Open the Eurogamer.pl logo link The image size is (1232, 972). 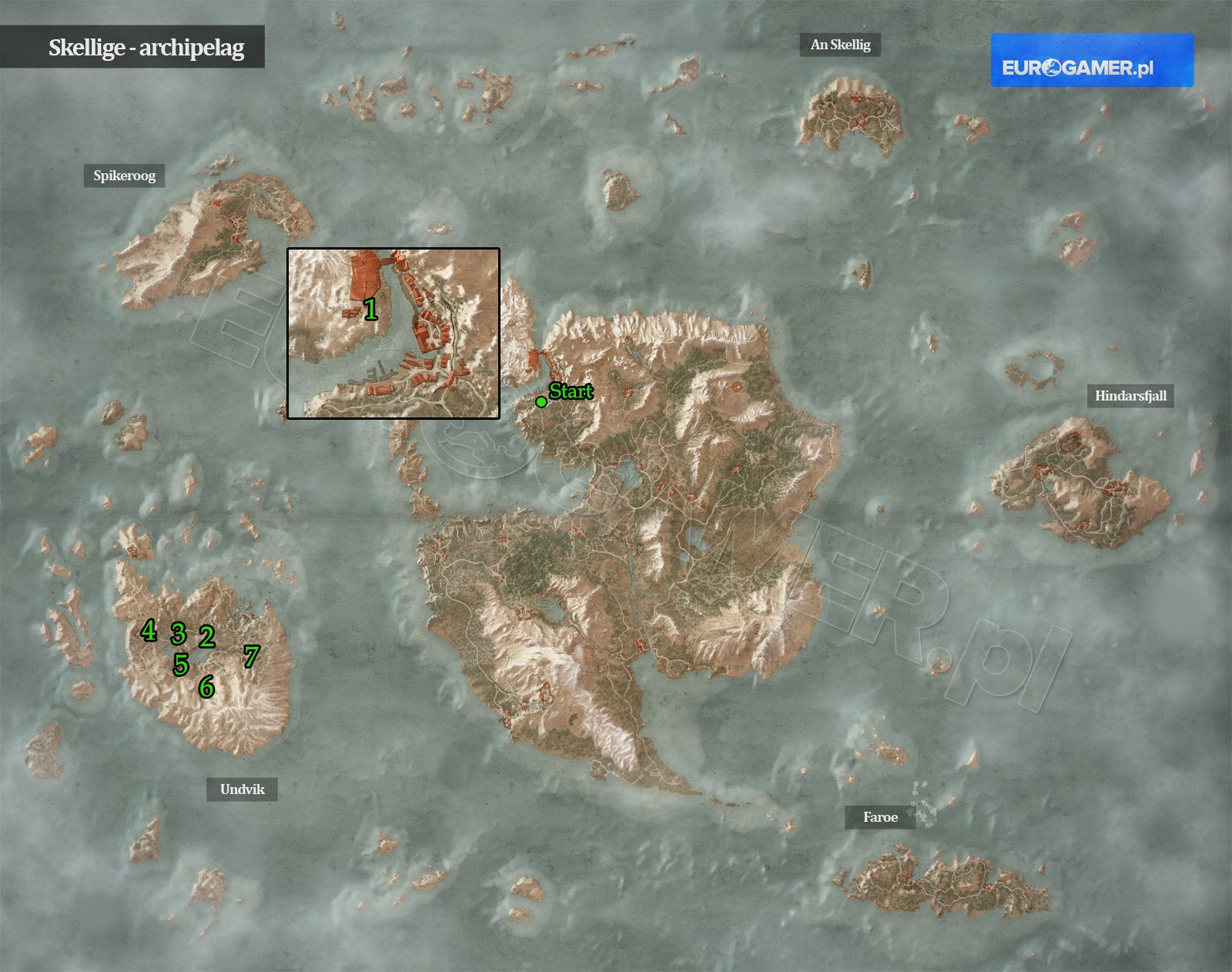pyautogui.click(x=1092, y=60)
